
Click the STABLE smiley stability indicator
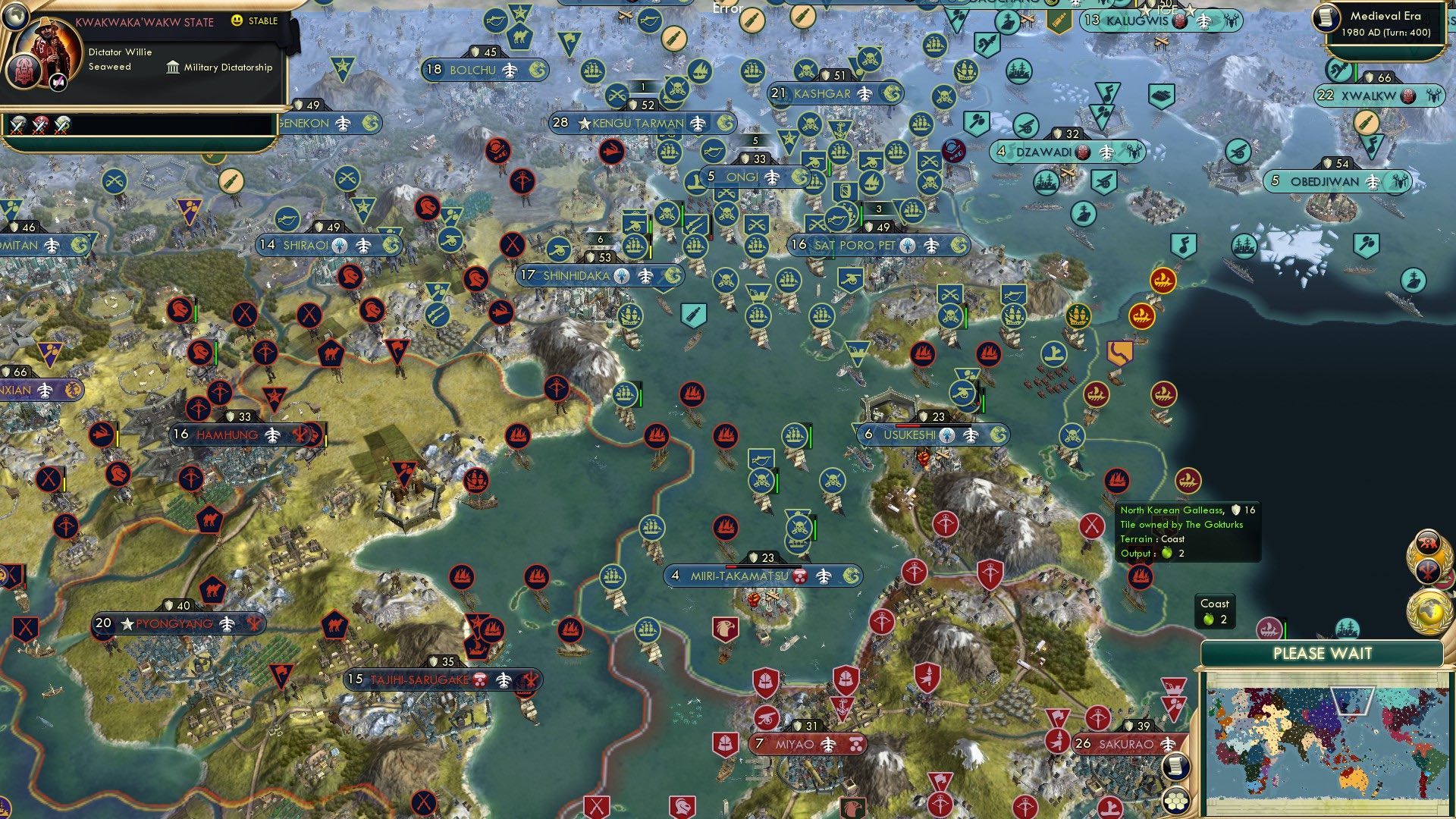pyautogui.click(x=236, y=20)
